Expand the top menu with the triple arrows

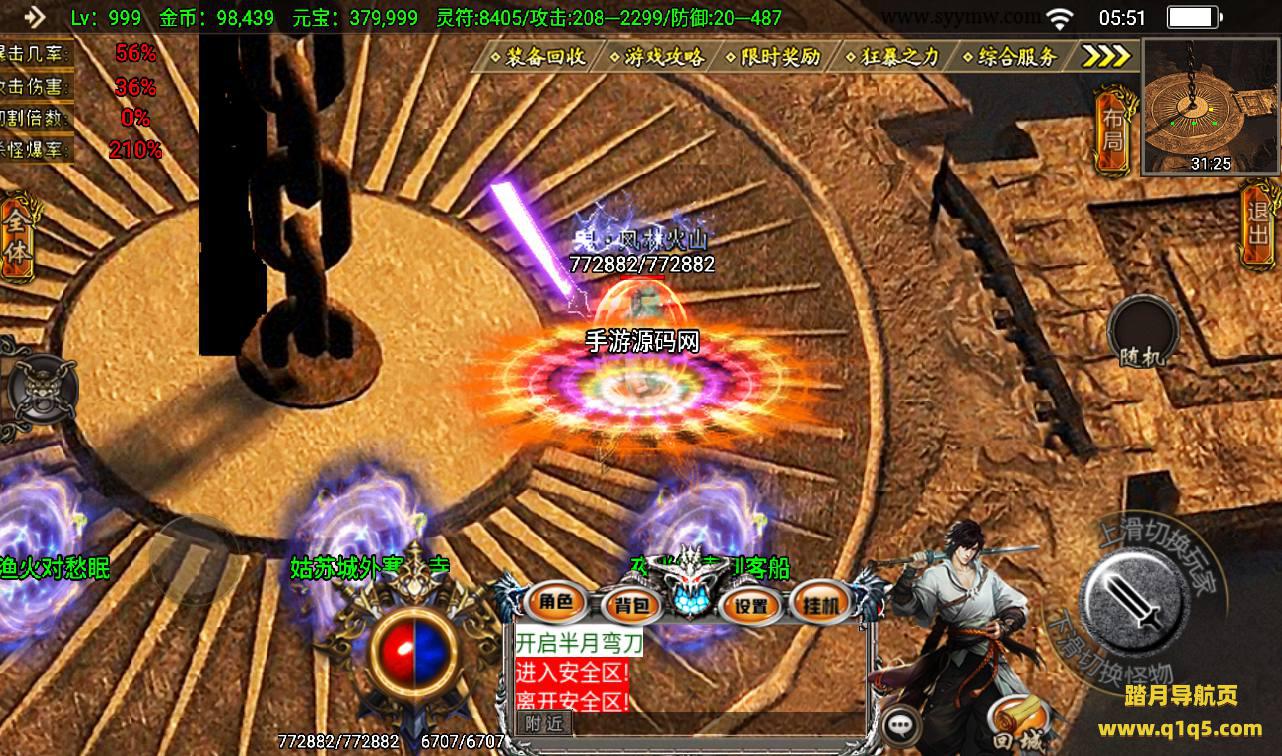[1107, 56]
